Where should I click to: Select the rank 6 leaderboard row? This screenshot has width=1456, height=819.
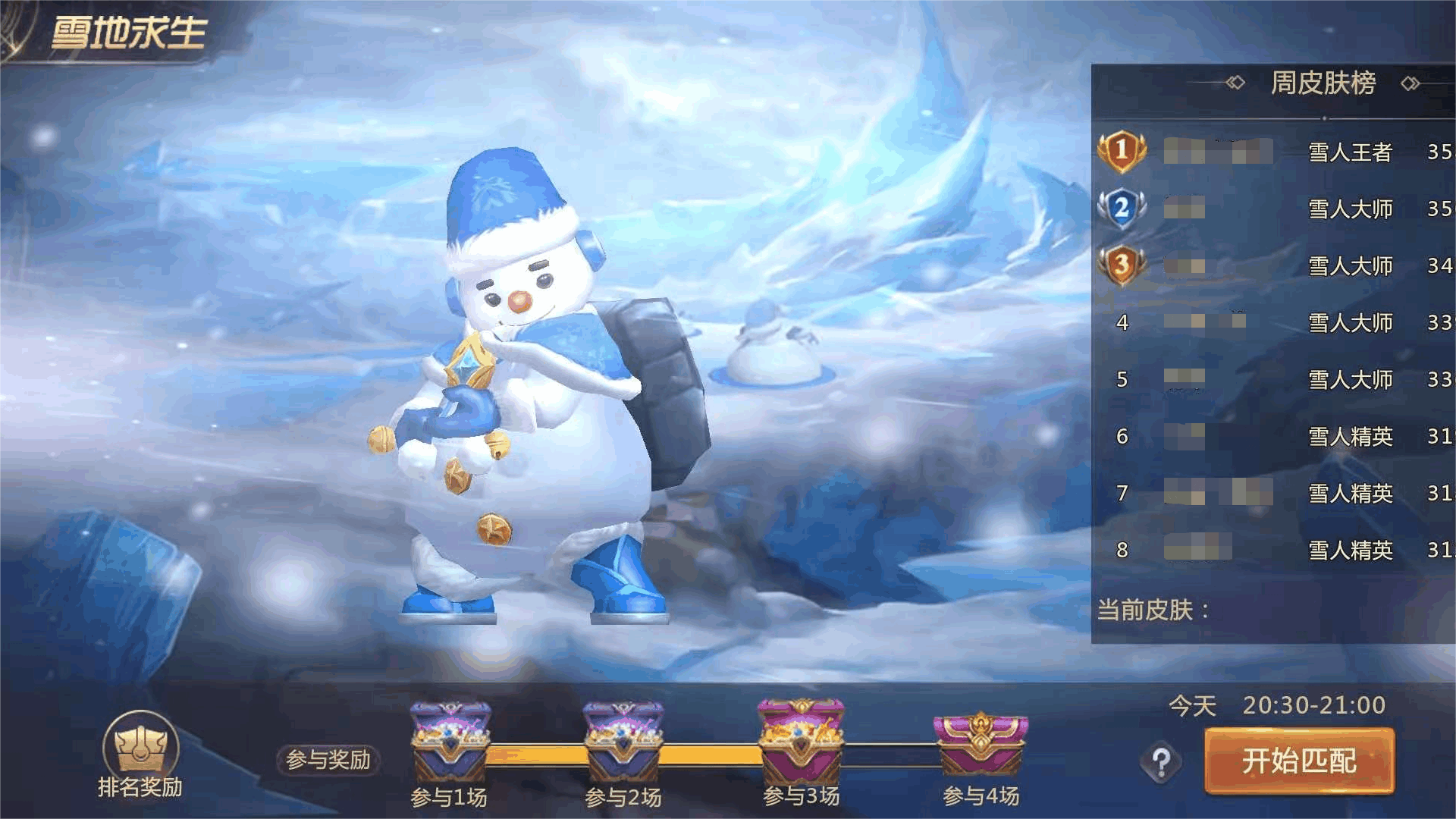[x=1274, y=436]
